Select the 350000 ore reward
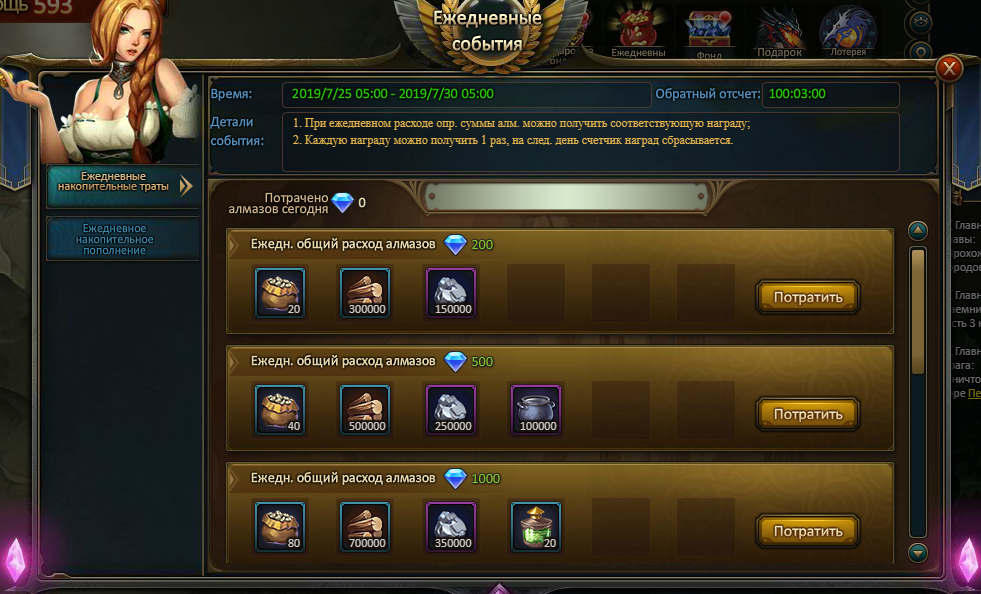This screenshot has height=594, width=981. pos(451,526)
